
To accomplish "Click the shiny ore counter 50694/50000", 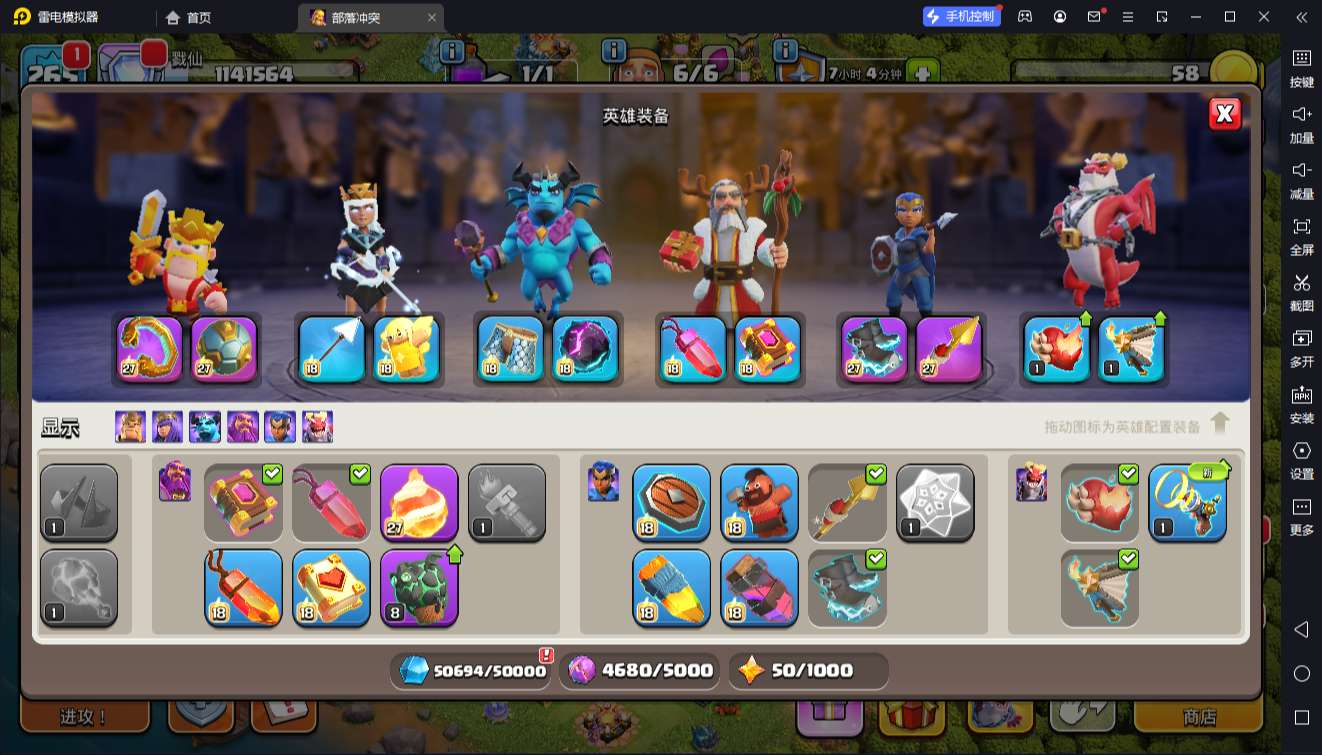I will [x=473, y=671].
